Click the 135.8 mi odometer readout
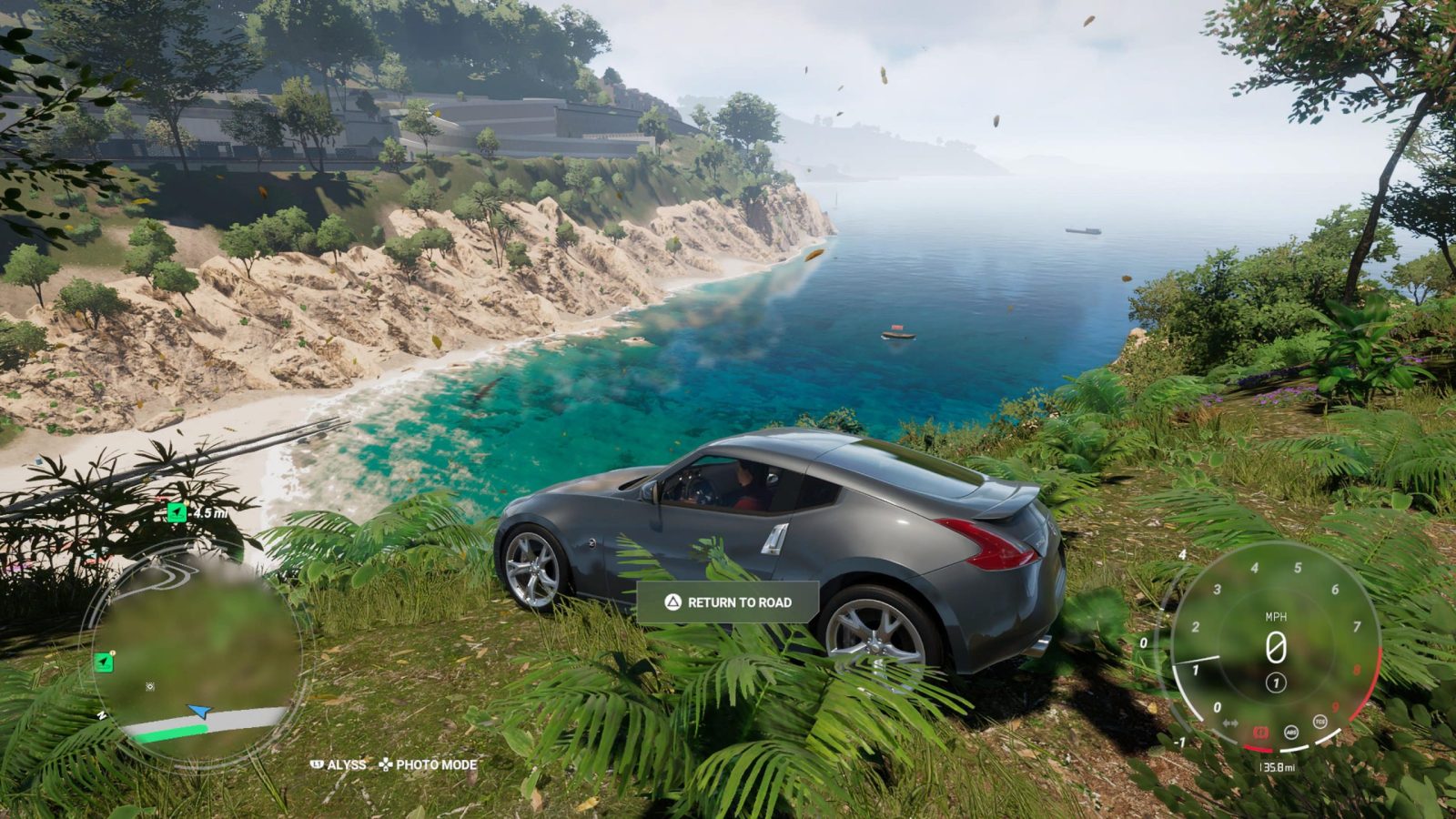The image size is (1456, 819). (x=1278, y=766)
